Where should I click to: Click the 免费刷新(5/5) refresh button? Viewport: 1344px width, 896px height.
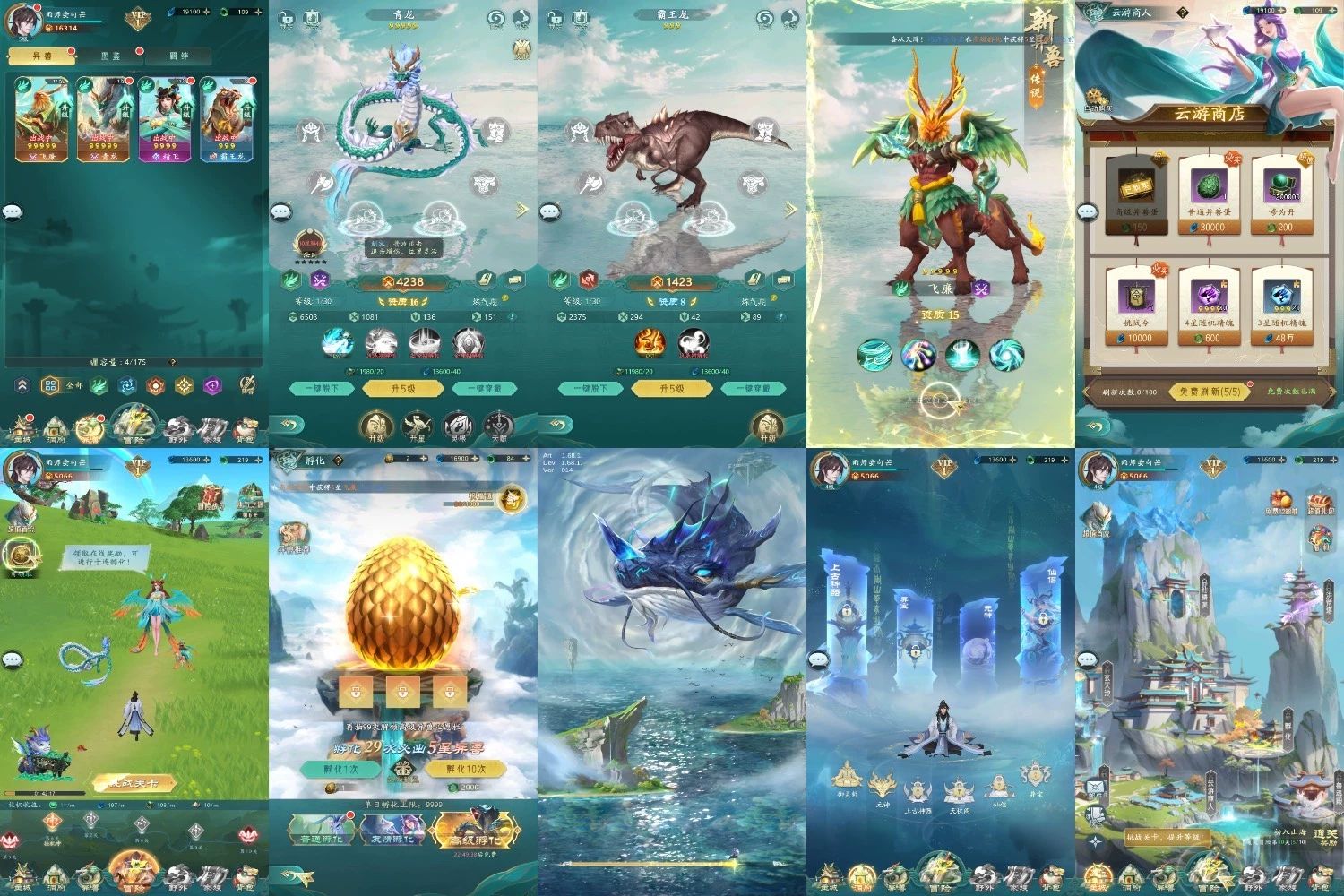[x=1209, y=392]
